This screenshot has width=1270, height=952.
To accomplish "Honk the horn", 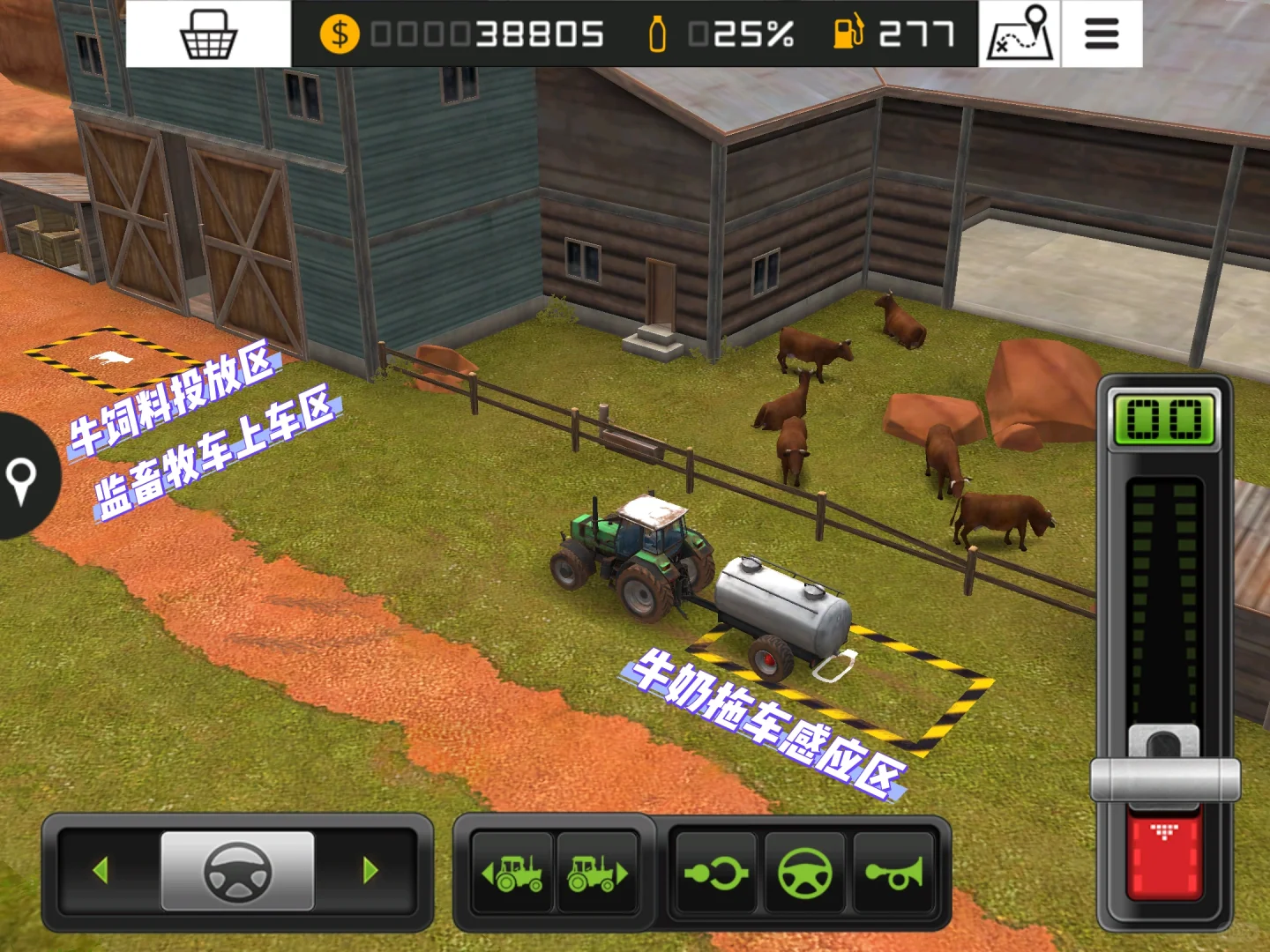I will (893, 873).
